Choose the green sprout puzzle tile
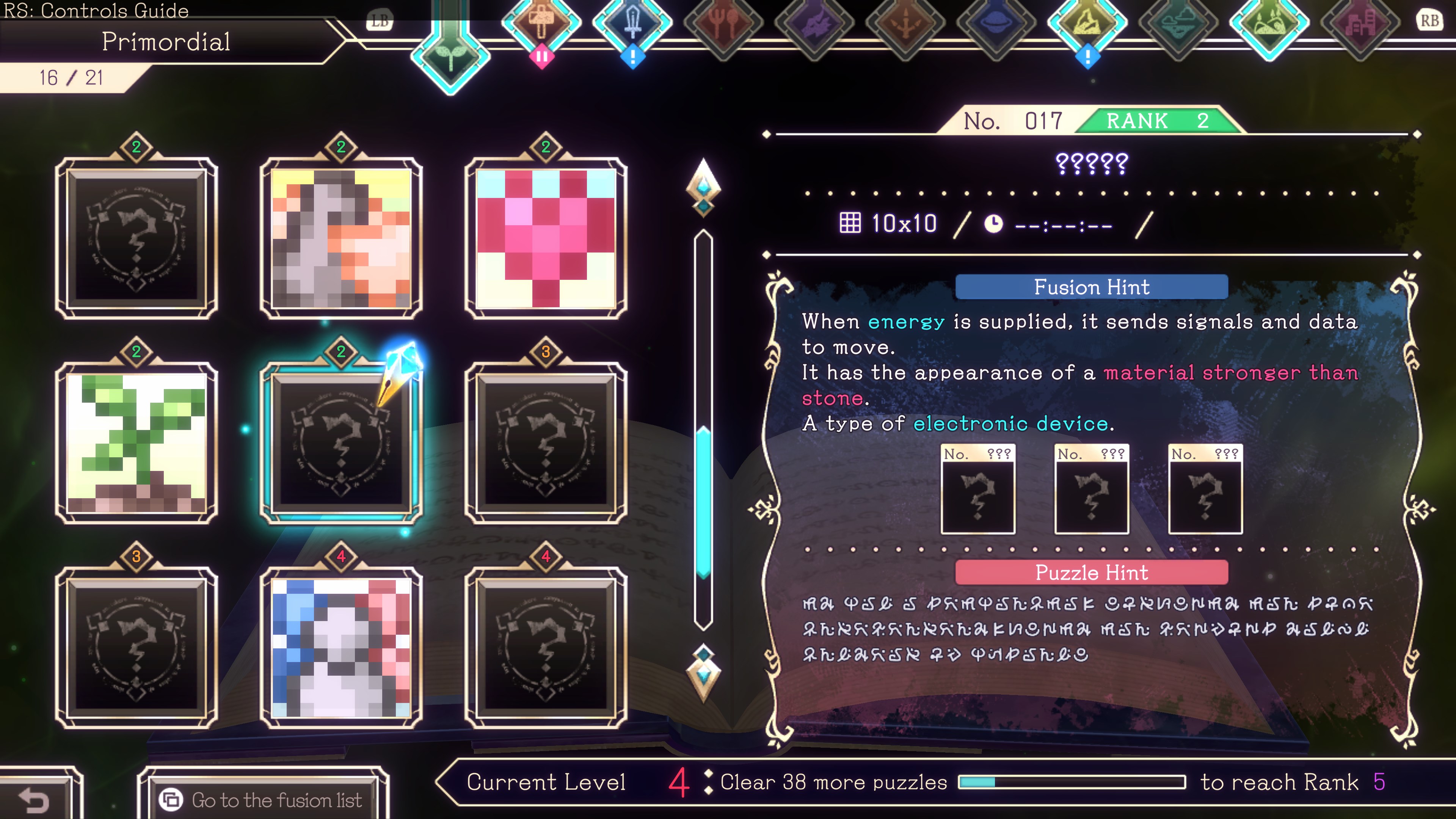This screenshot has height=819, width=1456. pos(136,442)
